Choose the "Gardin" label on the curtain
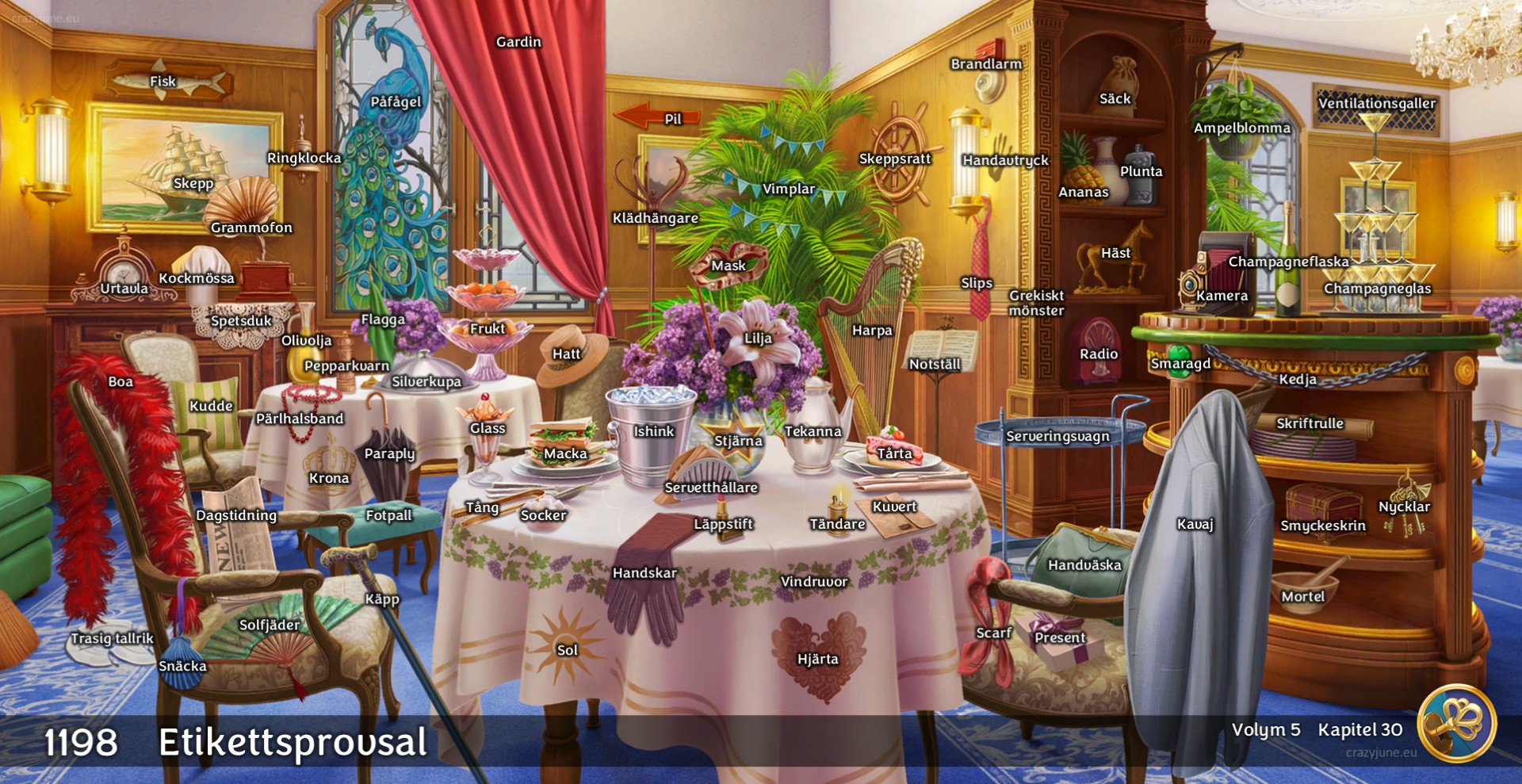Screen dimensions: 1522x784 click(518, 42)
